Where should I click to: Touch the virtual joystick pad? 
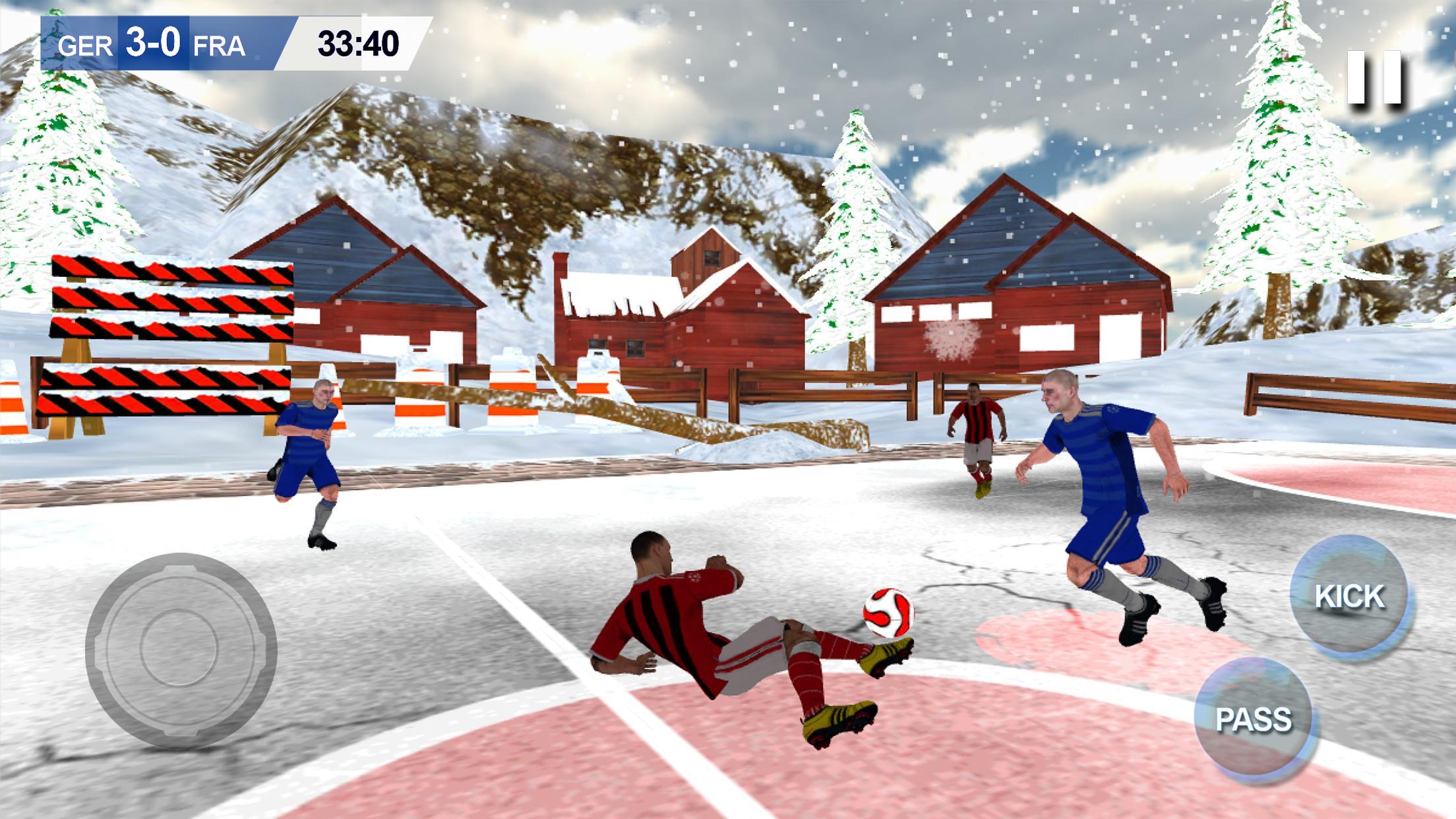180,650
